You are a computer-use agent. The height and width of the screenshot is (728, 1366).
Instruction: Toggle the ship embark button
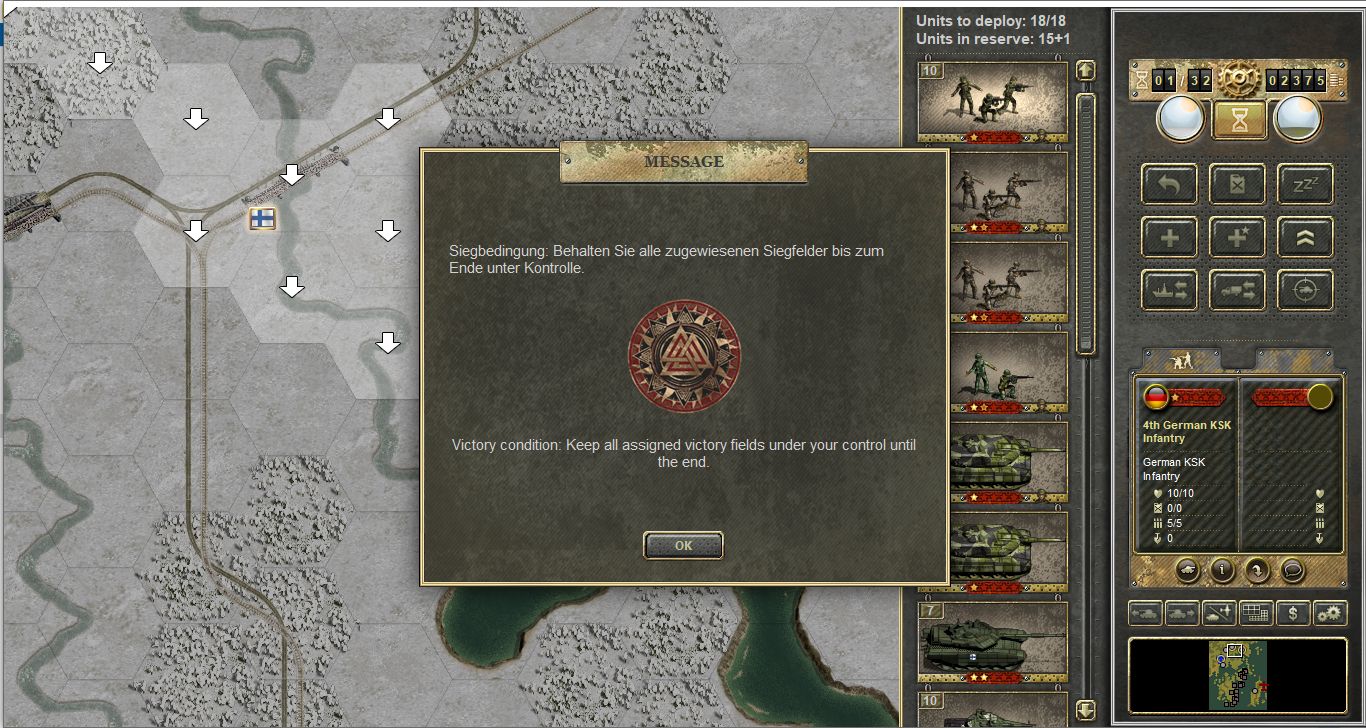click(1169, 290)
